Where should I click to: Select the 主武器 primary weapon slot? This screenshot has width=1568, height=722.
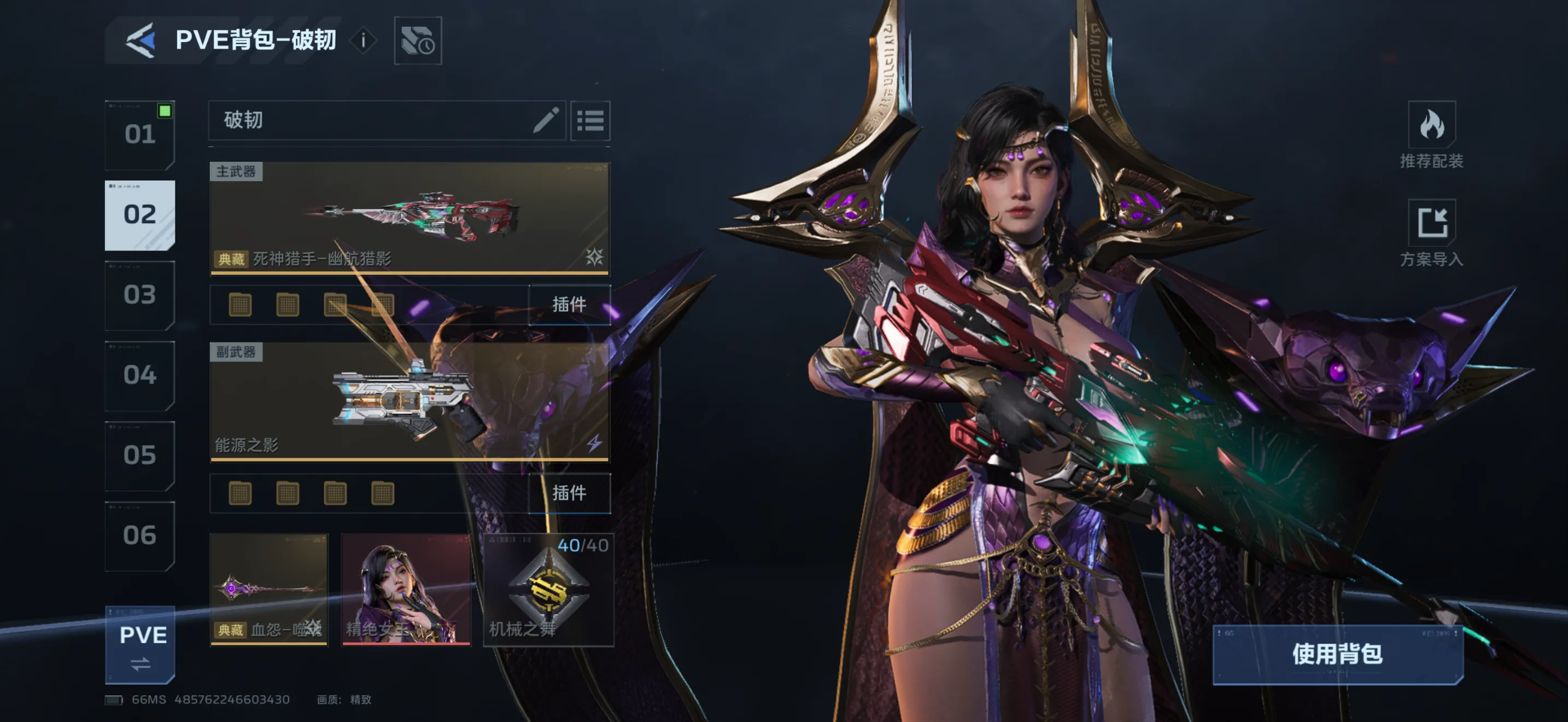point(409,218)
